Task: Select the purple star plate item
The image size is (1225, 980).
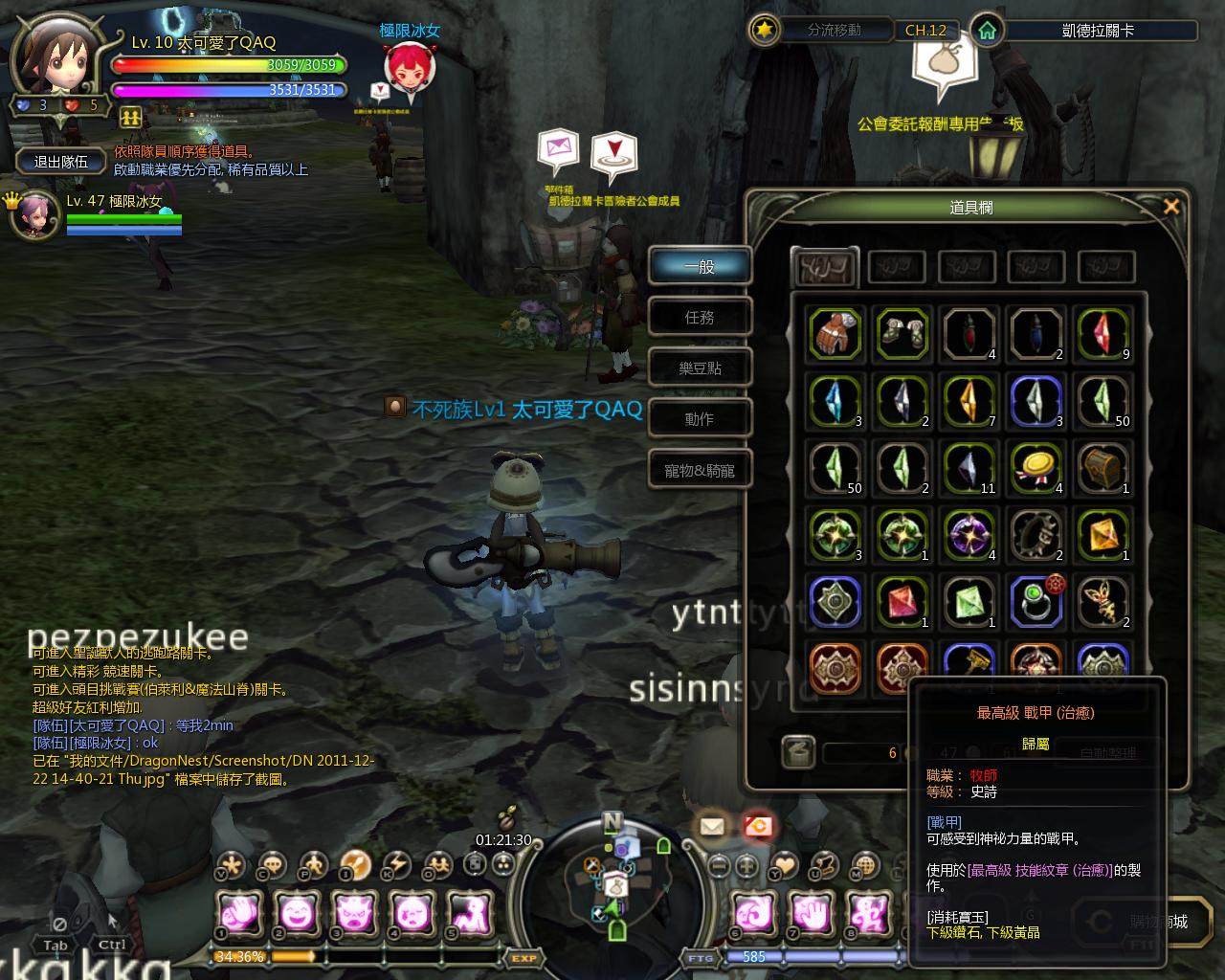Action: pos(969,535)
